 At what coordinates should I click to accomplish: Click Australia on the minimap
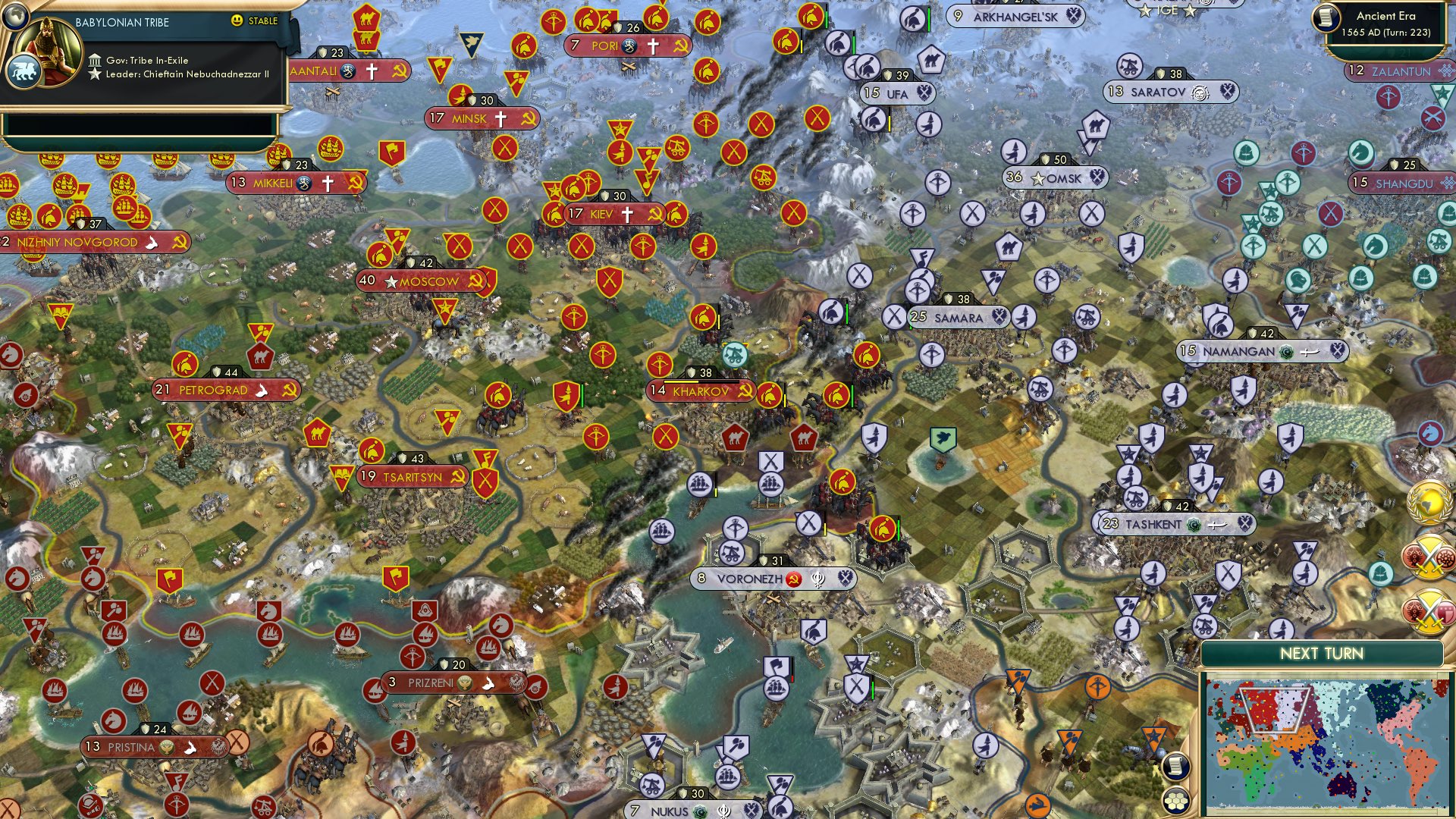click(1341, 783)
